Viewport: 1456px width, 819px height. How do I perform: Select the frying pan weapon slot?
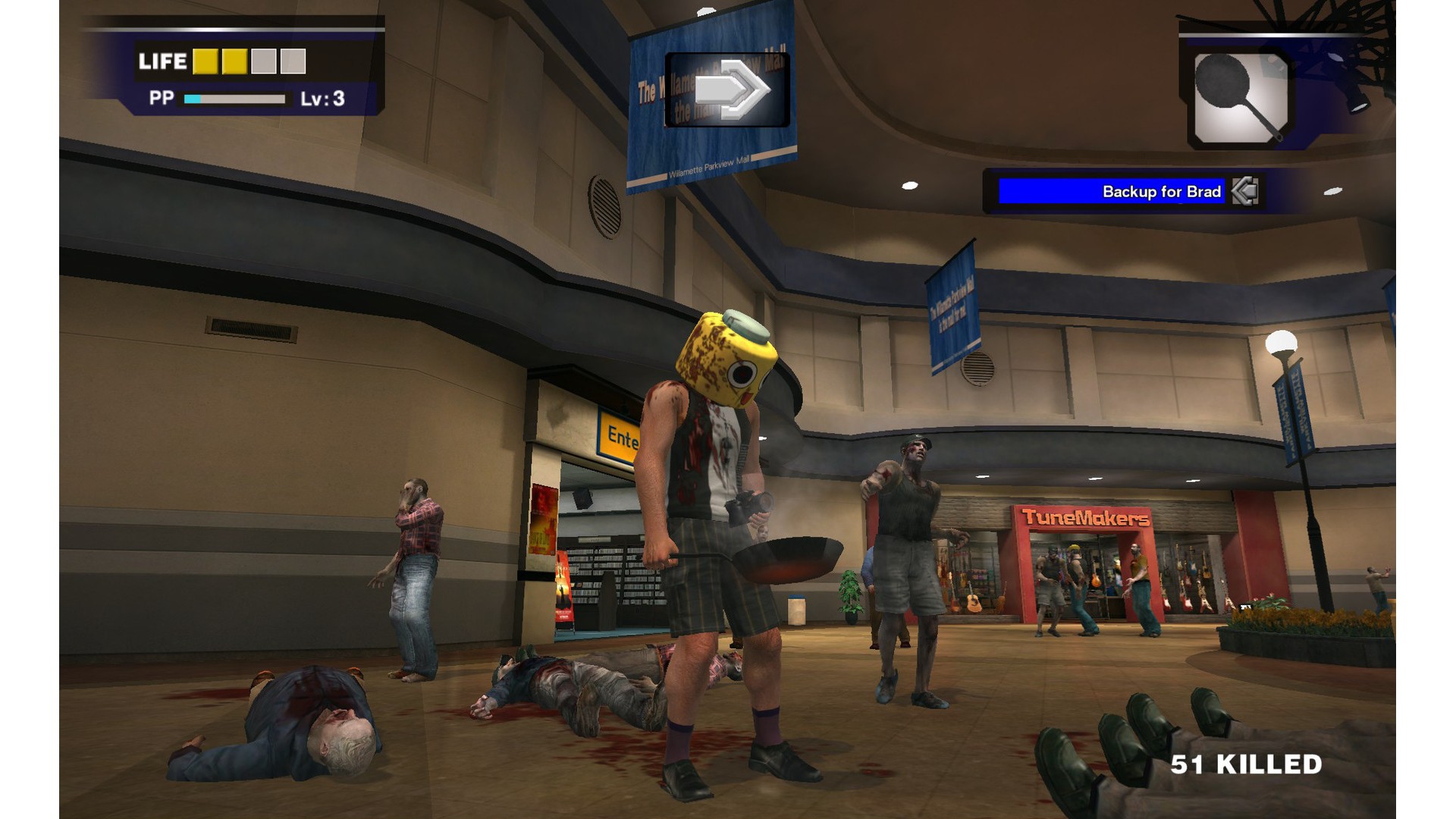tap(1240, 98)
